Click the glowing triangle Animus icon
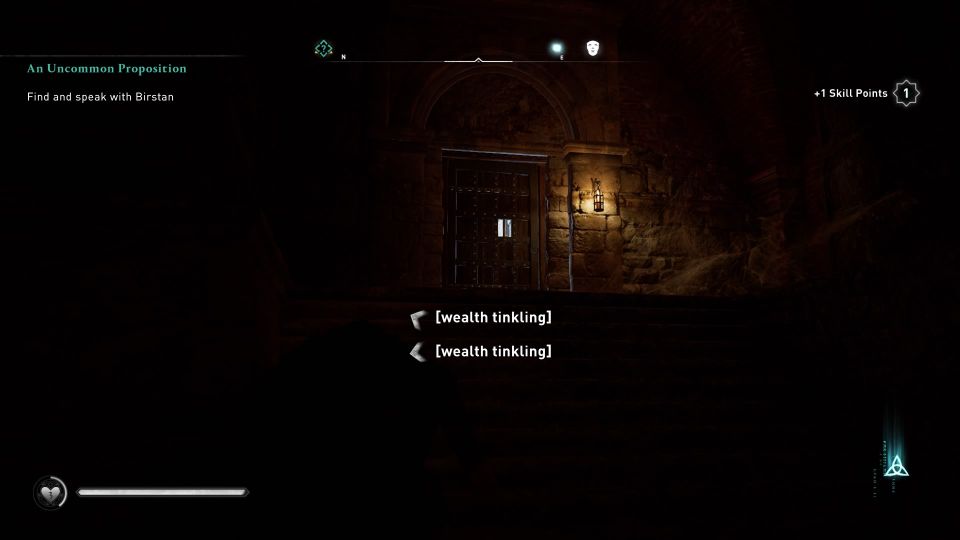The height and width of the screenshot is (540, 960). 897,466
